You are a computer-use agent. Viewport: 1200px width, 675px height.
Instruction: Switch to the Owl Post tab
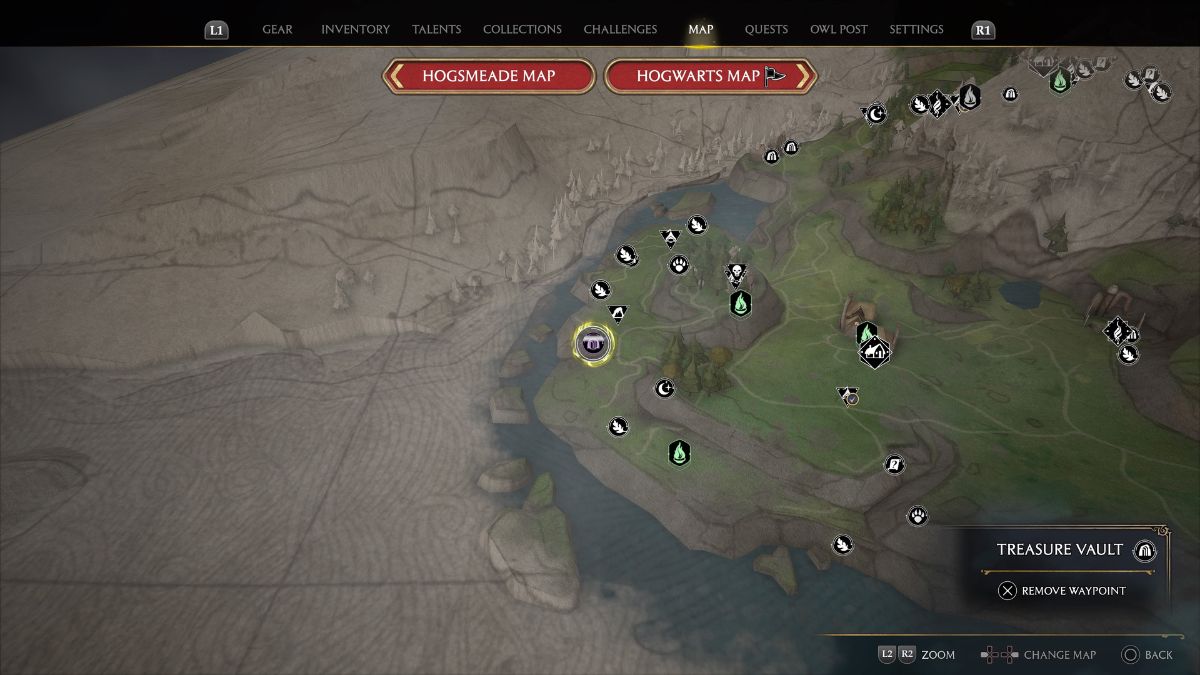click(838, 29)
